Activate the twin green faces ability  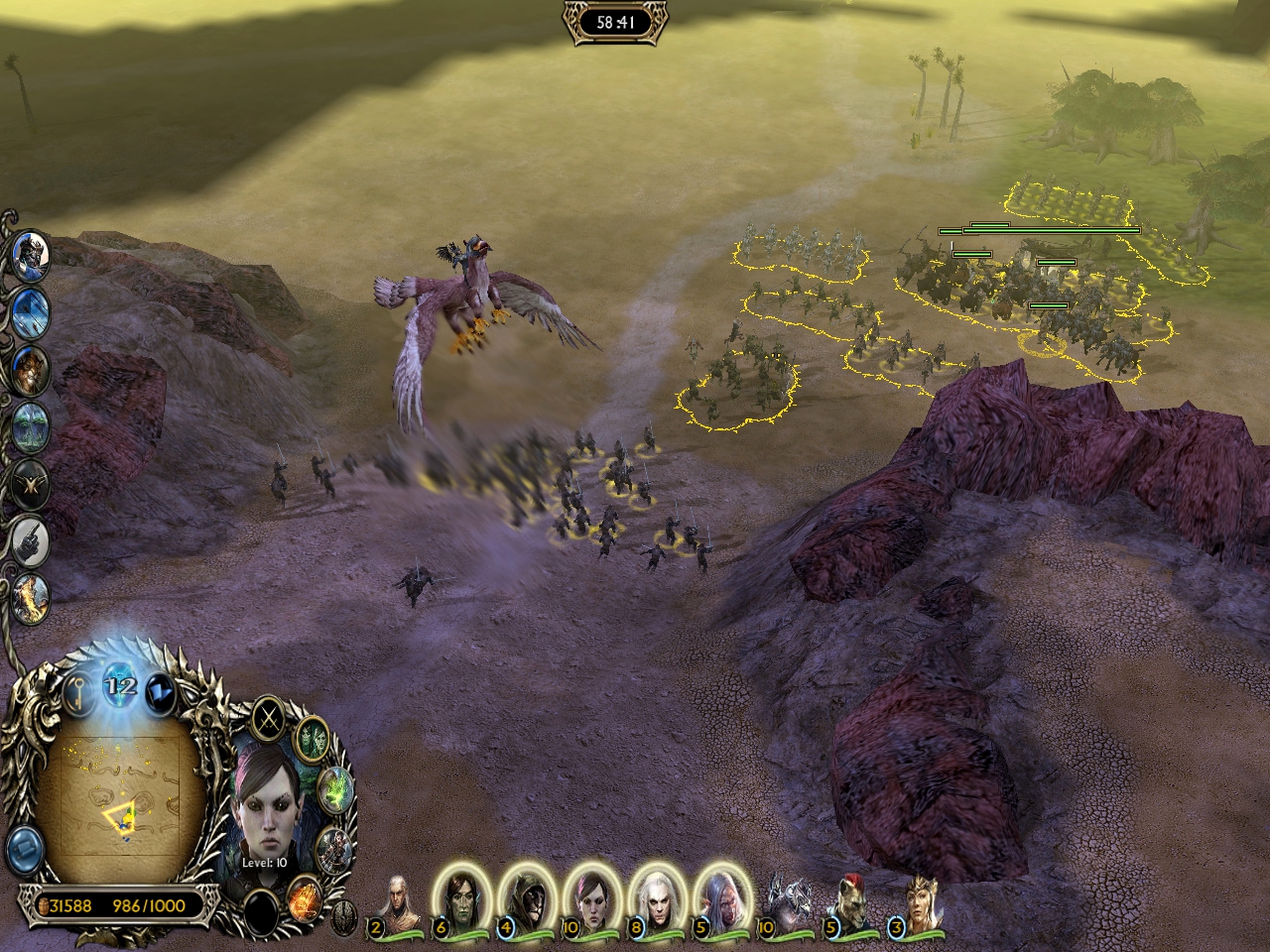[x=313, y=739]
